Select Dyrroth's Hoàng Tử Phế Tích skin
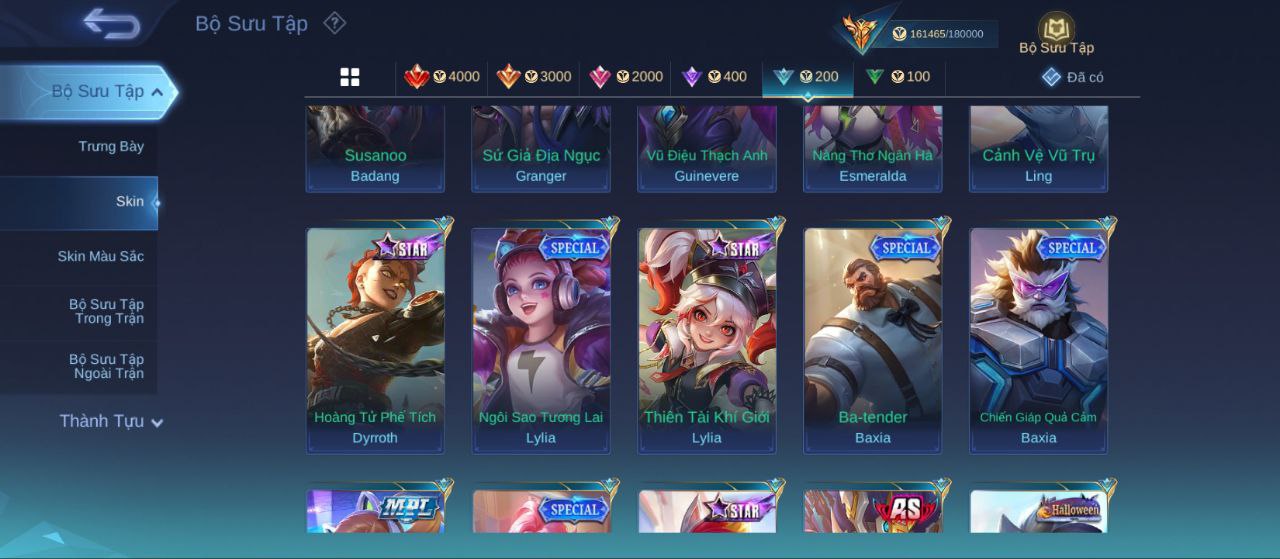 375,340
